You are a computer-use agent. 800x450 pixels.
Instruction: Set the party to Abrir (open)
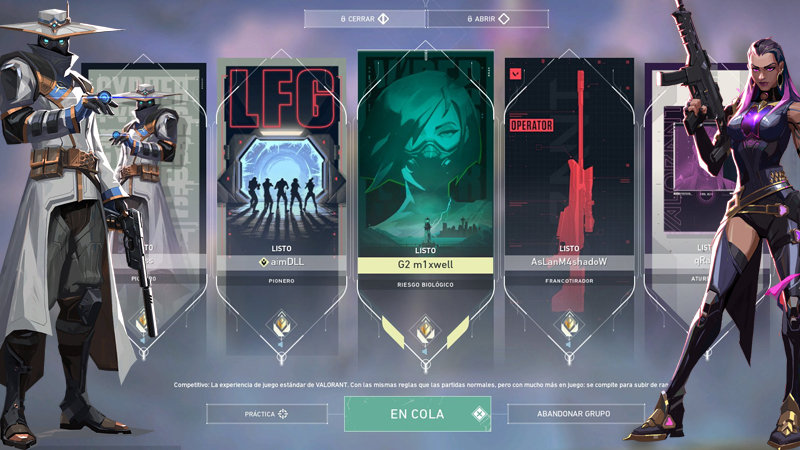487,19
